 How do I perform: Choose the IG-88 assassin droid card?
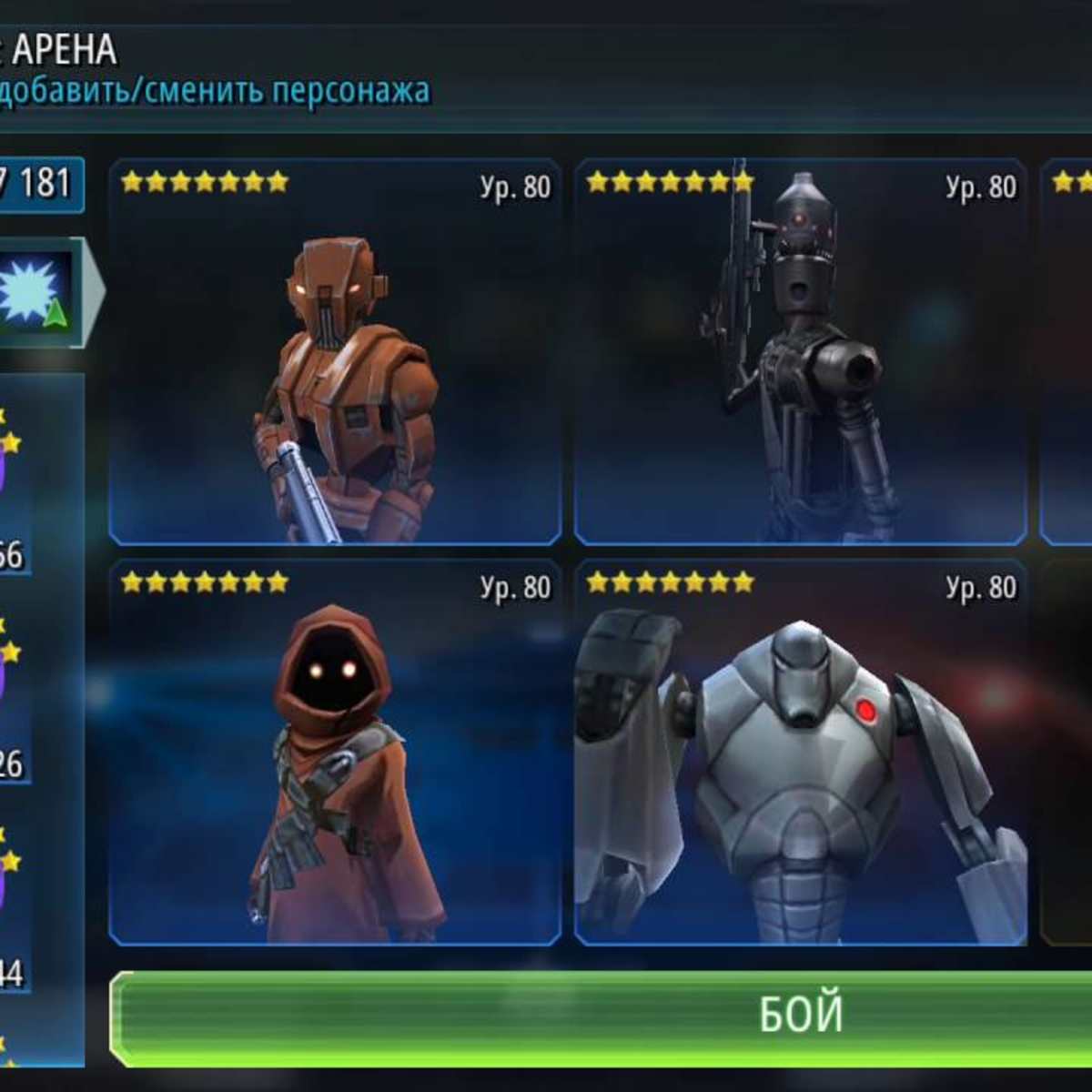tap(801, 353)
